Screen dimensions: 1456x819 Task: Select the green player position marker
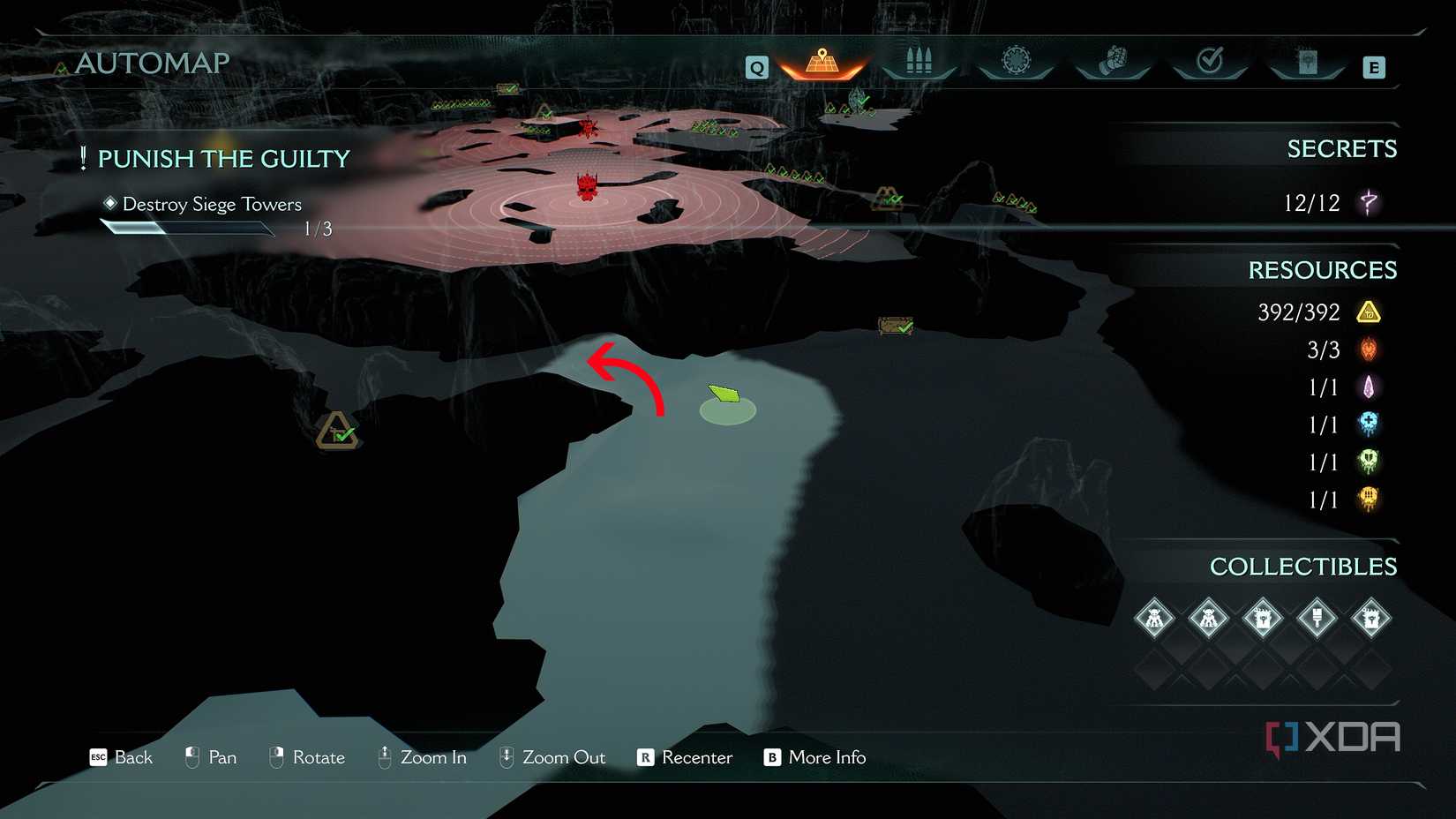[x=725, y=394]
